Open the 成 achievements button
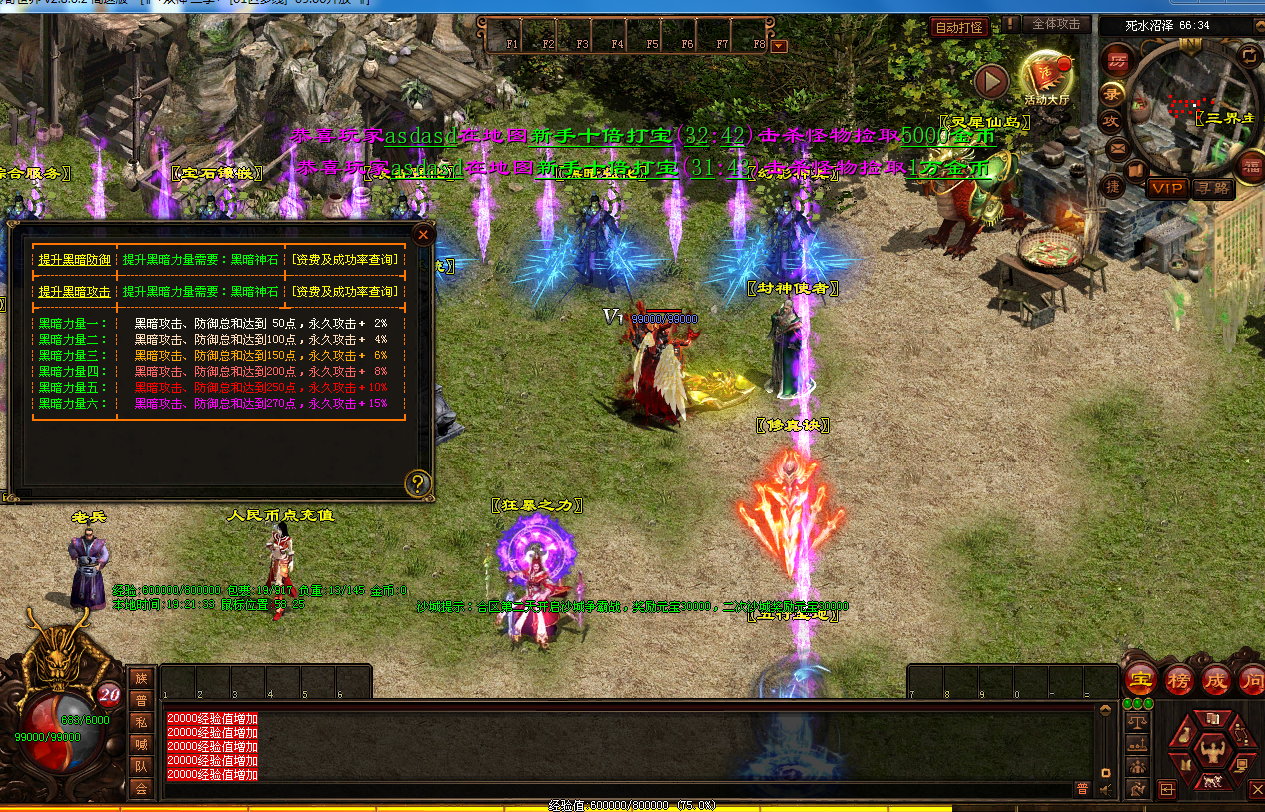 point(1216,680)
